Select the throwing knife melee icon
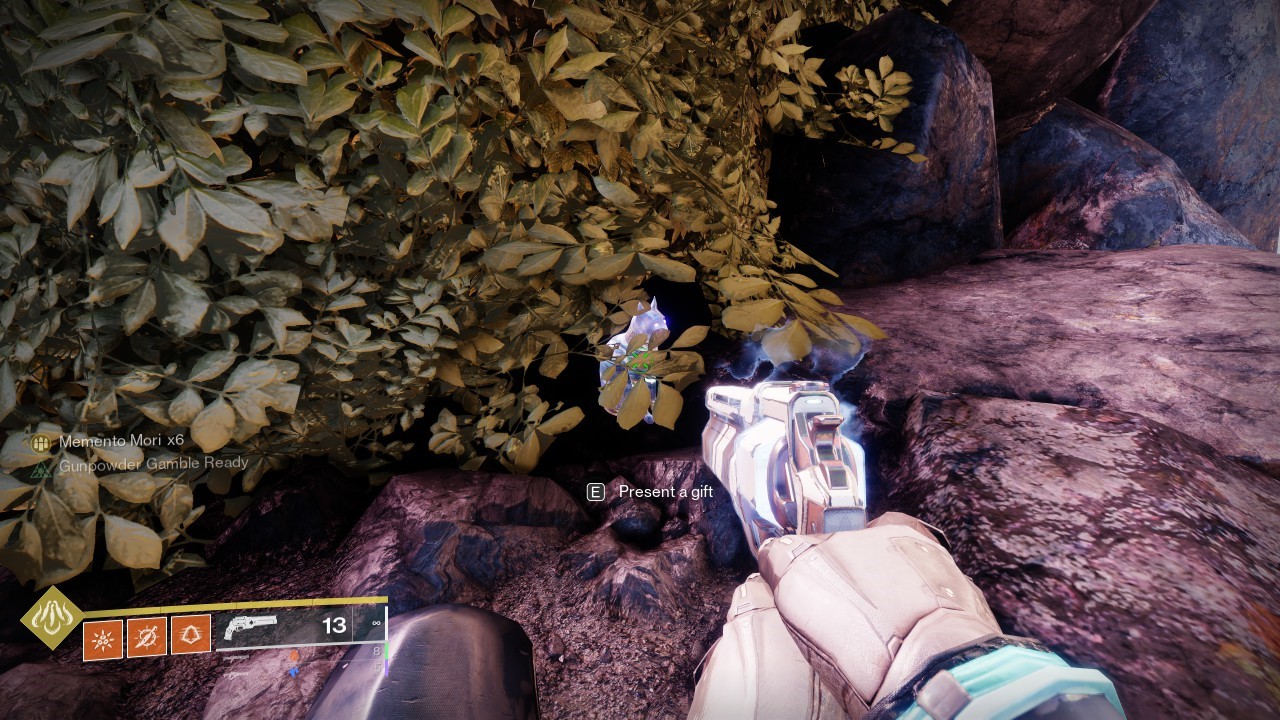Screen dimensions: 1280x720 coord(147,638)
